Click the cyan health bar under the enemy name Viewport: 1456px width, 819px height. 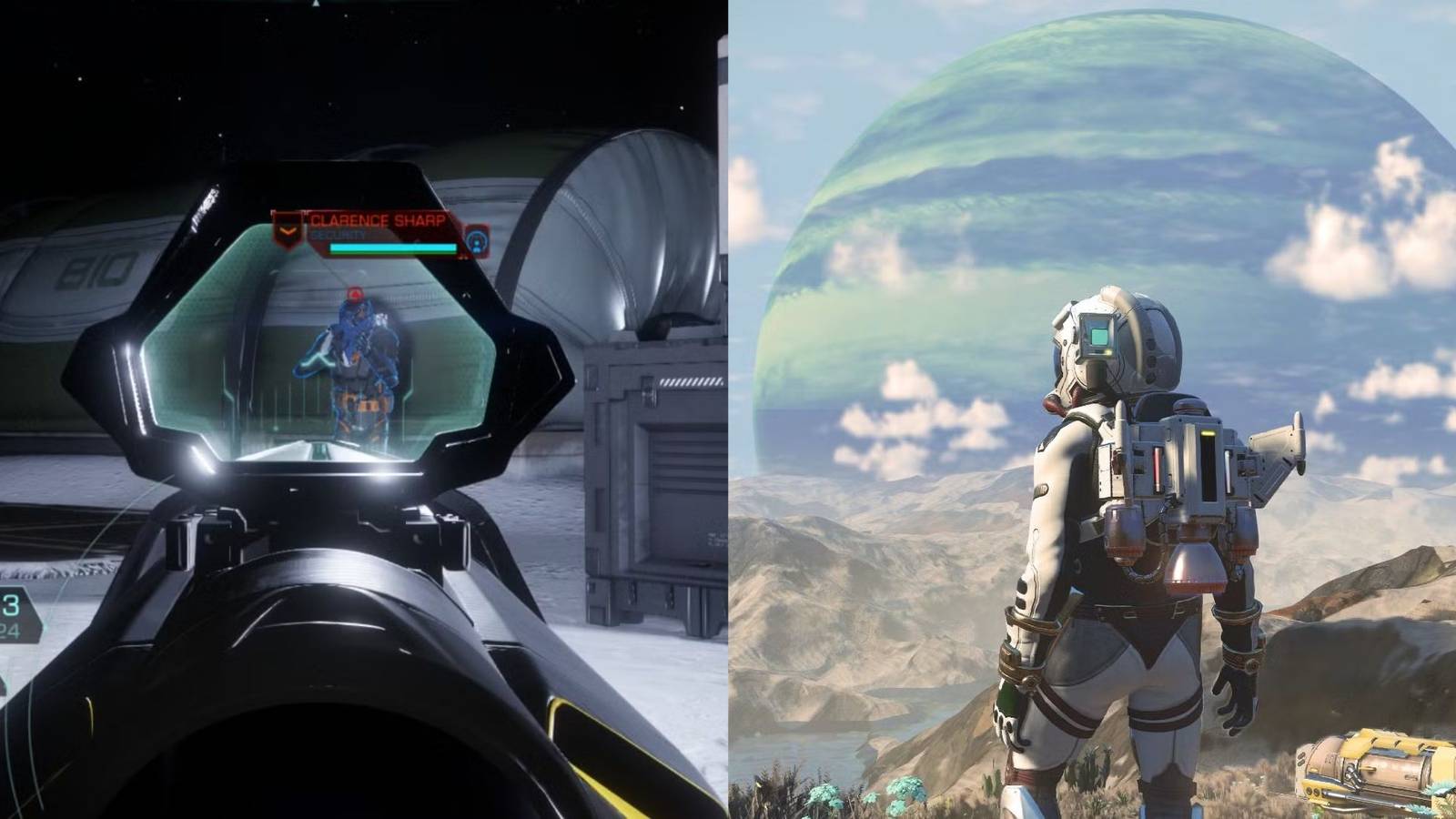point(393,248)
